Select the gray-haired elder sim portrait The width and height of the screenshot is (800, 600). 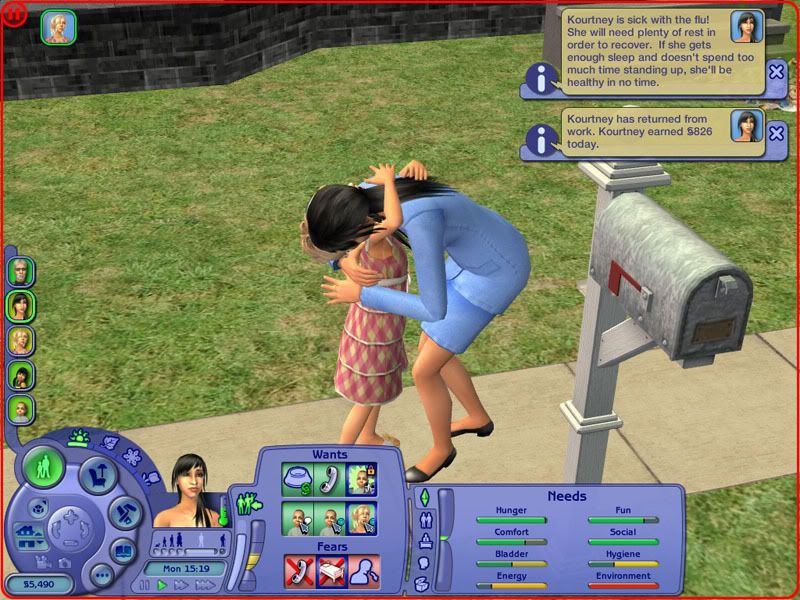(x=21, y=270)
